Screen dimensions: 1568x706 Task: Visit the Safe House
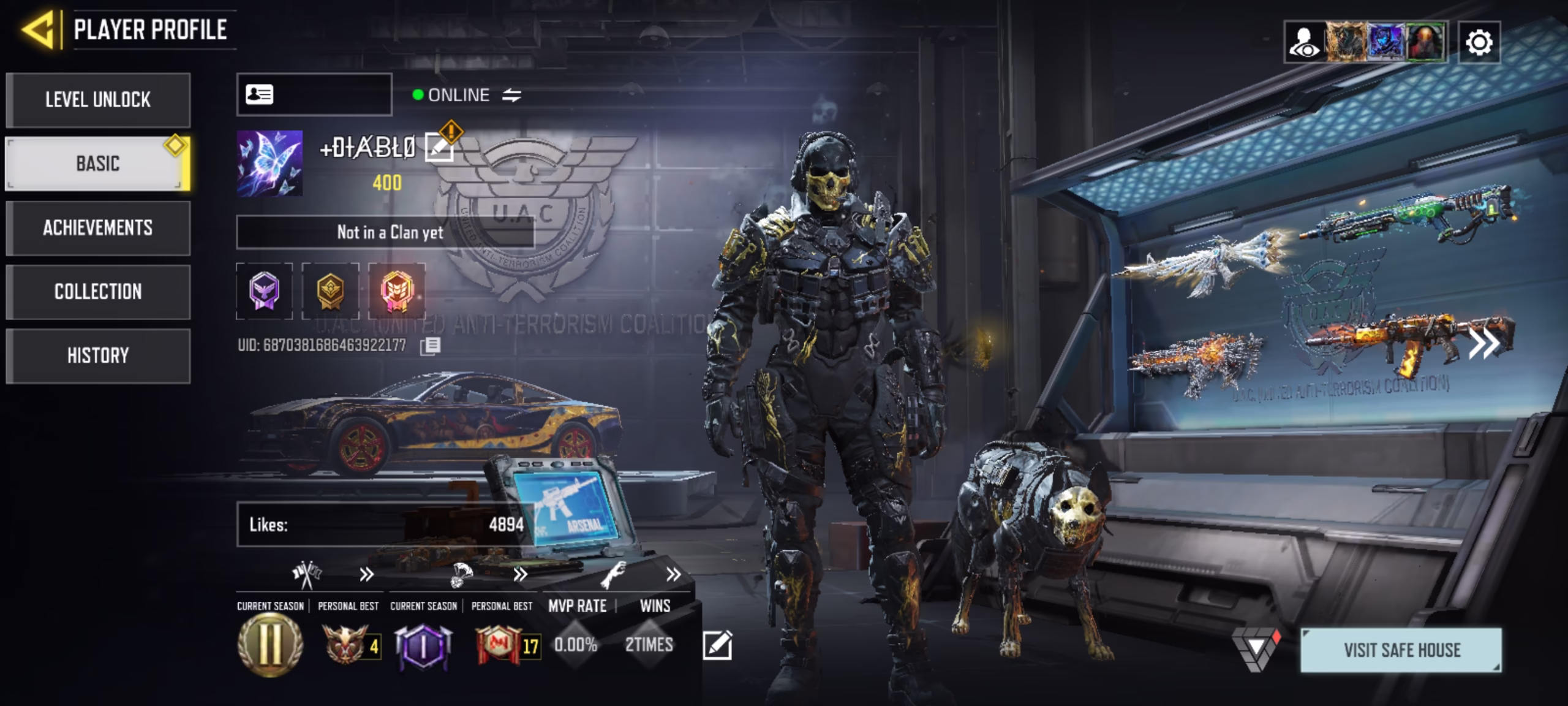[x=1401, y=650]
